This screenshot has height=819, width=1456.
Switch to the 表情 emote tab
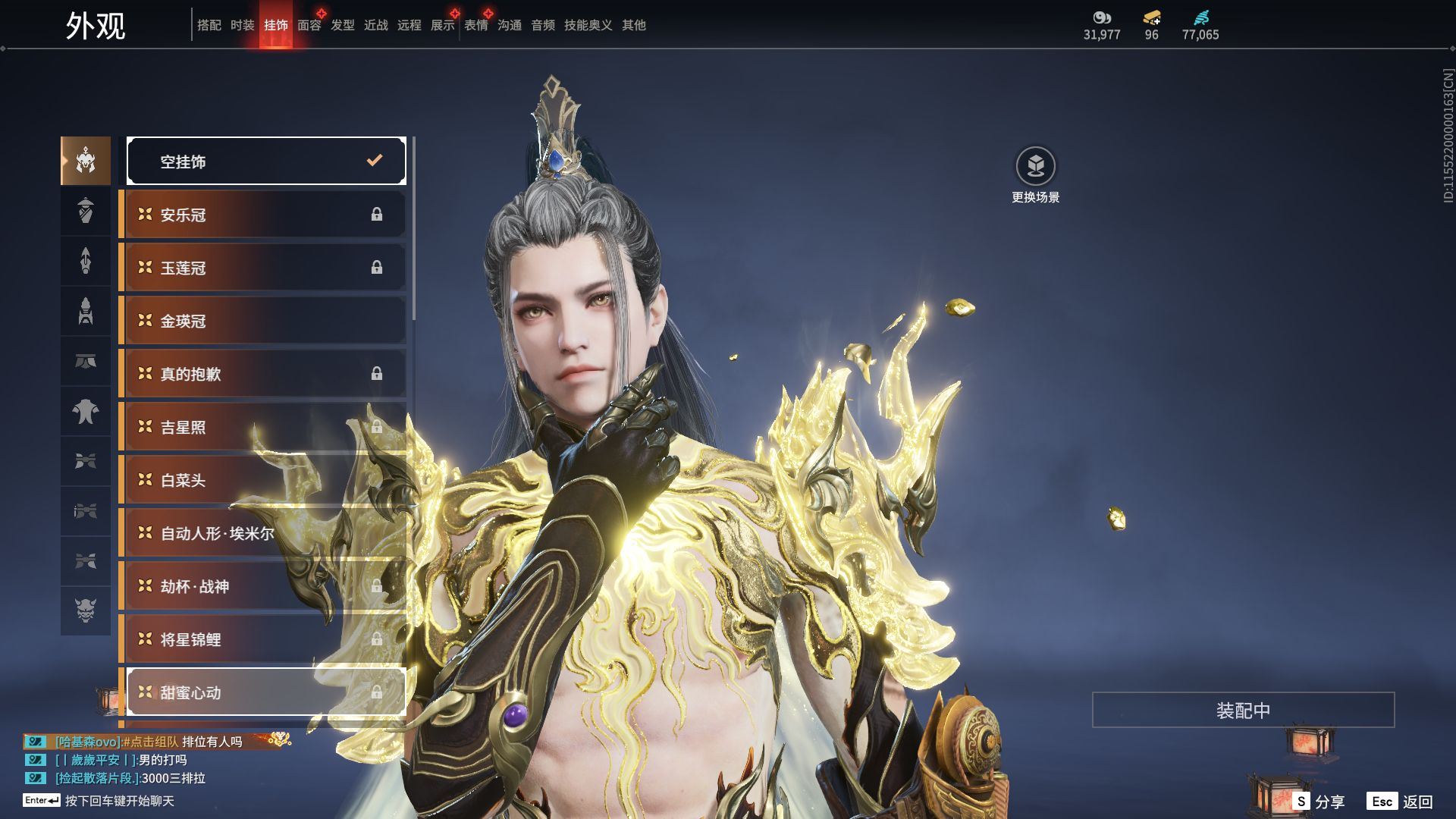point(475,25)
